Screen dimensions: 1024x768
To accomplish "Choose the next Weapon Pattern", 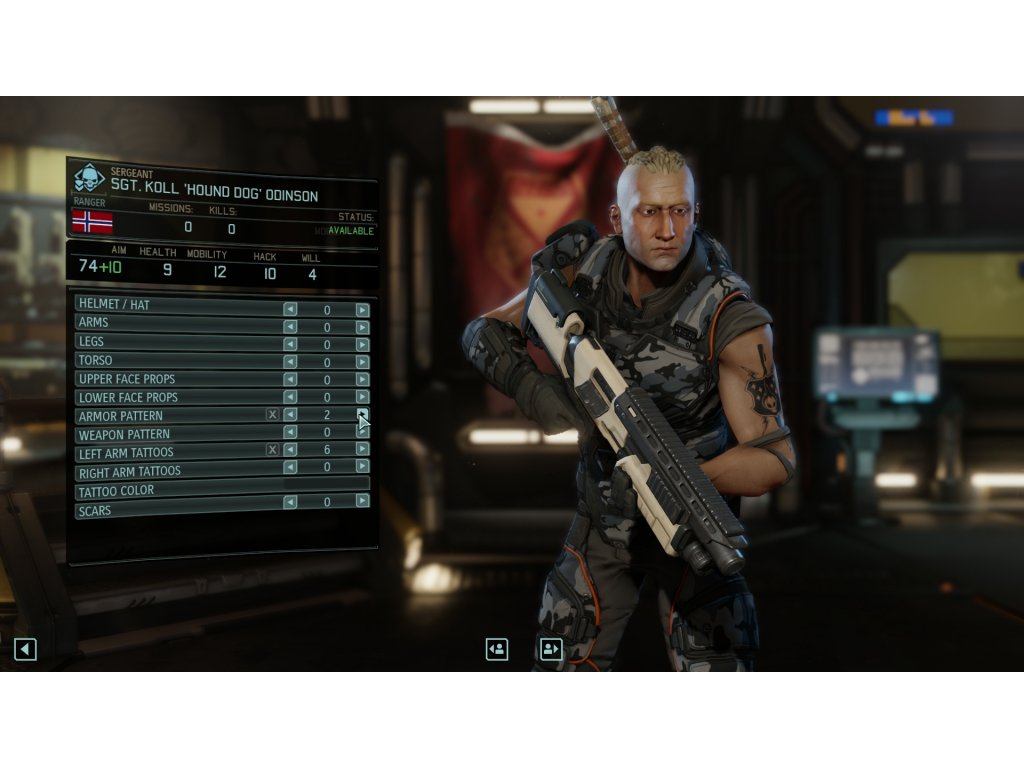I will 362,433.
